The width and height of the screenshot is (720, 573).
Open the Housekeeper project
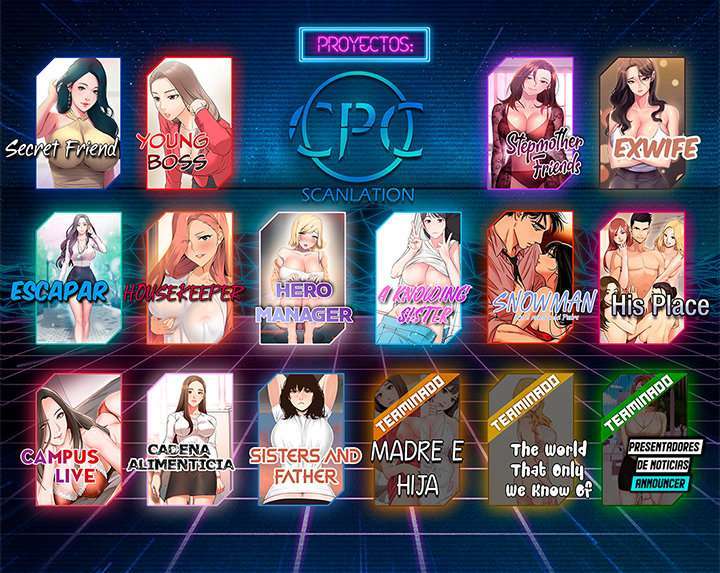point(190,278)
